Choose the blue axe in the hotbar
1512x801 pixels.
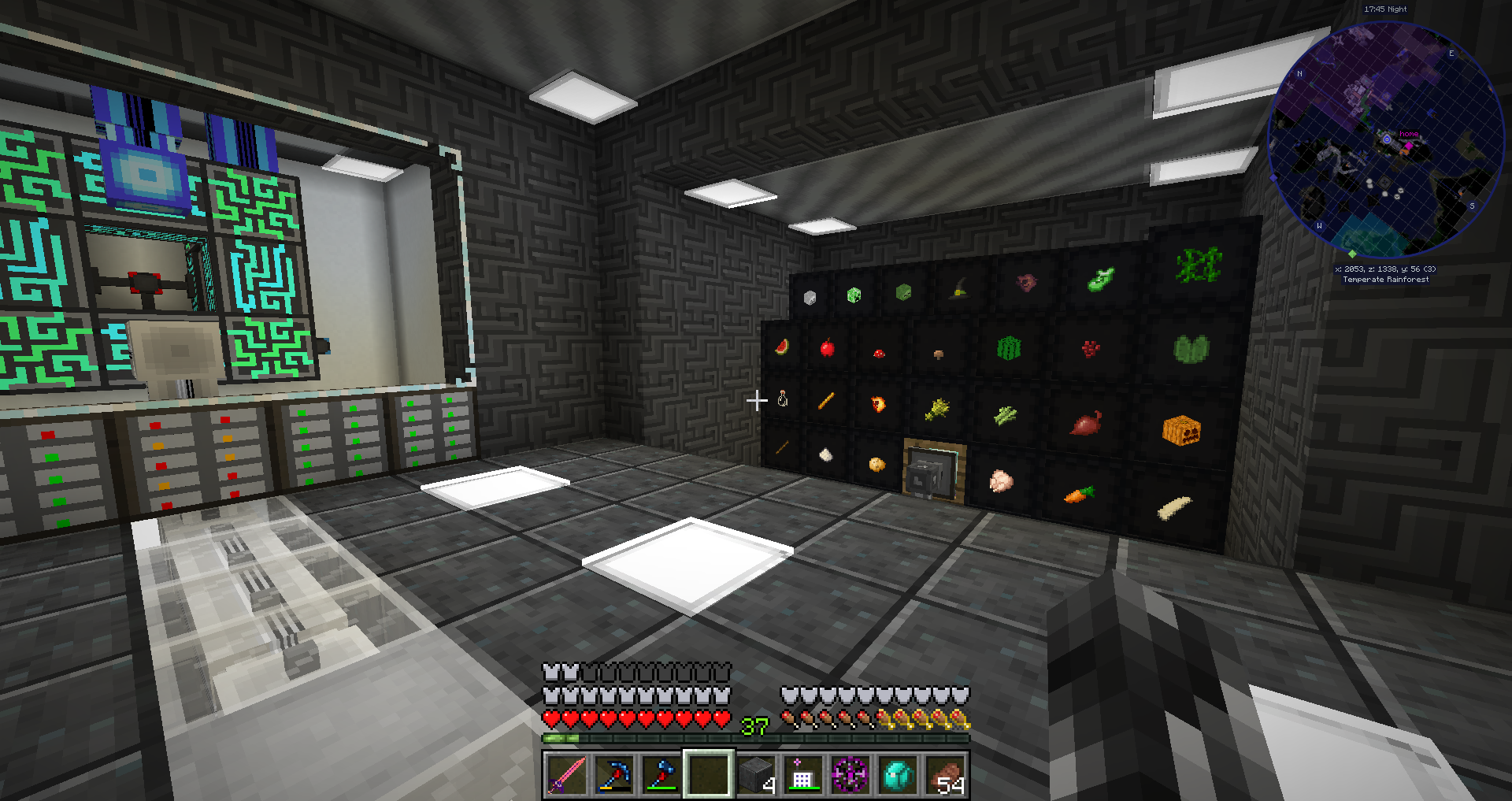pos(661,774)
